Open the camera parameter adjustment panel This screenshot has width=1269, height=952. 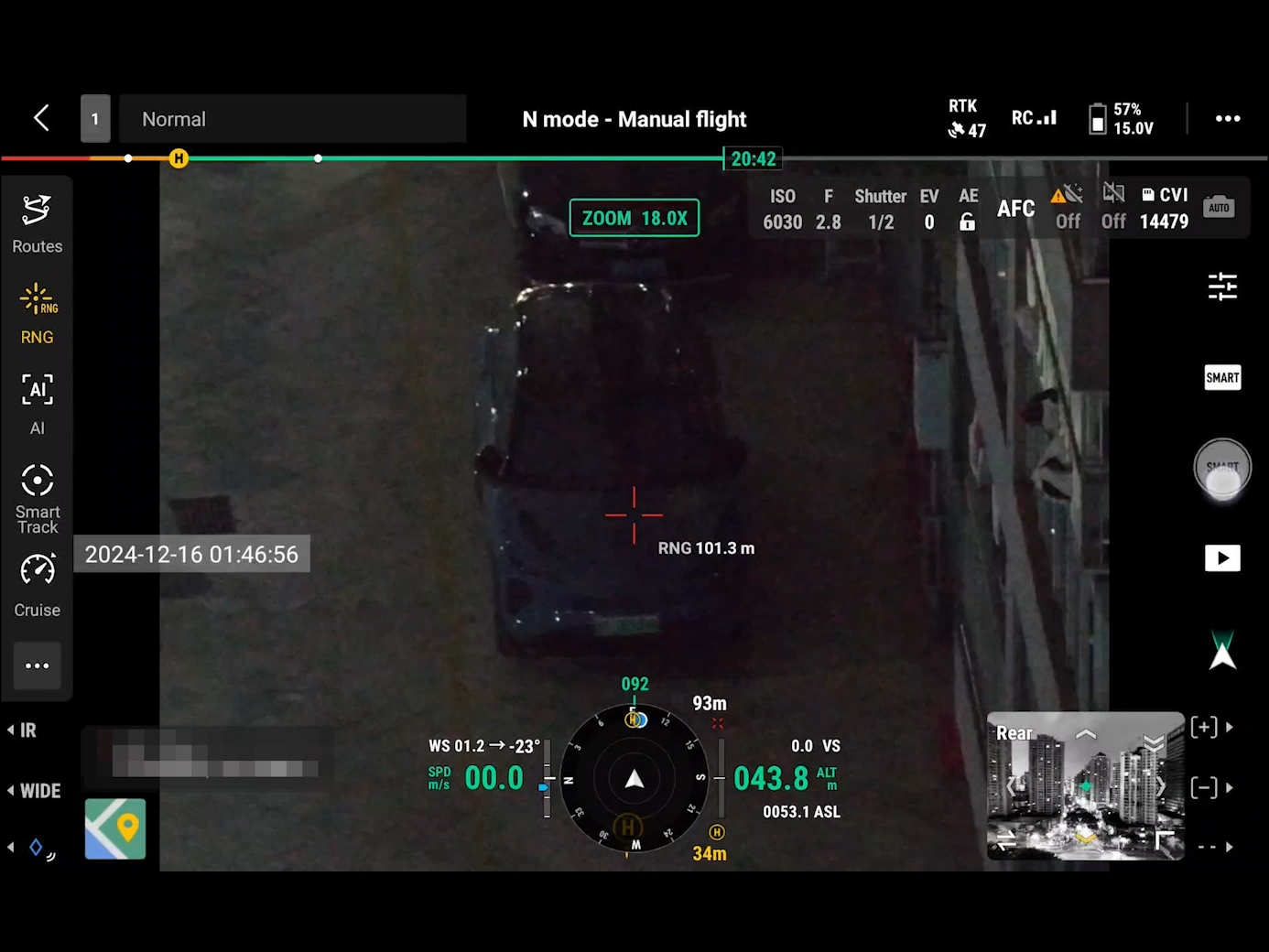point(1222,287)
